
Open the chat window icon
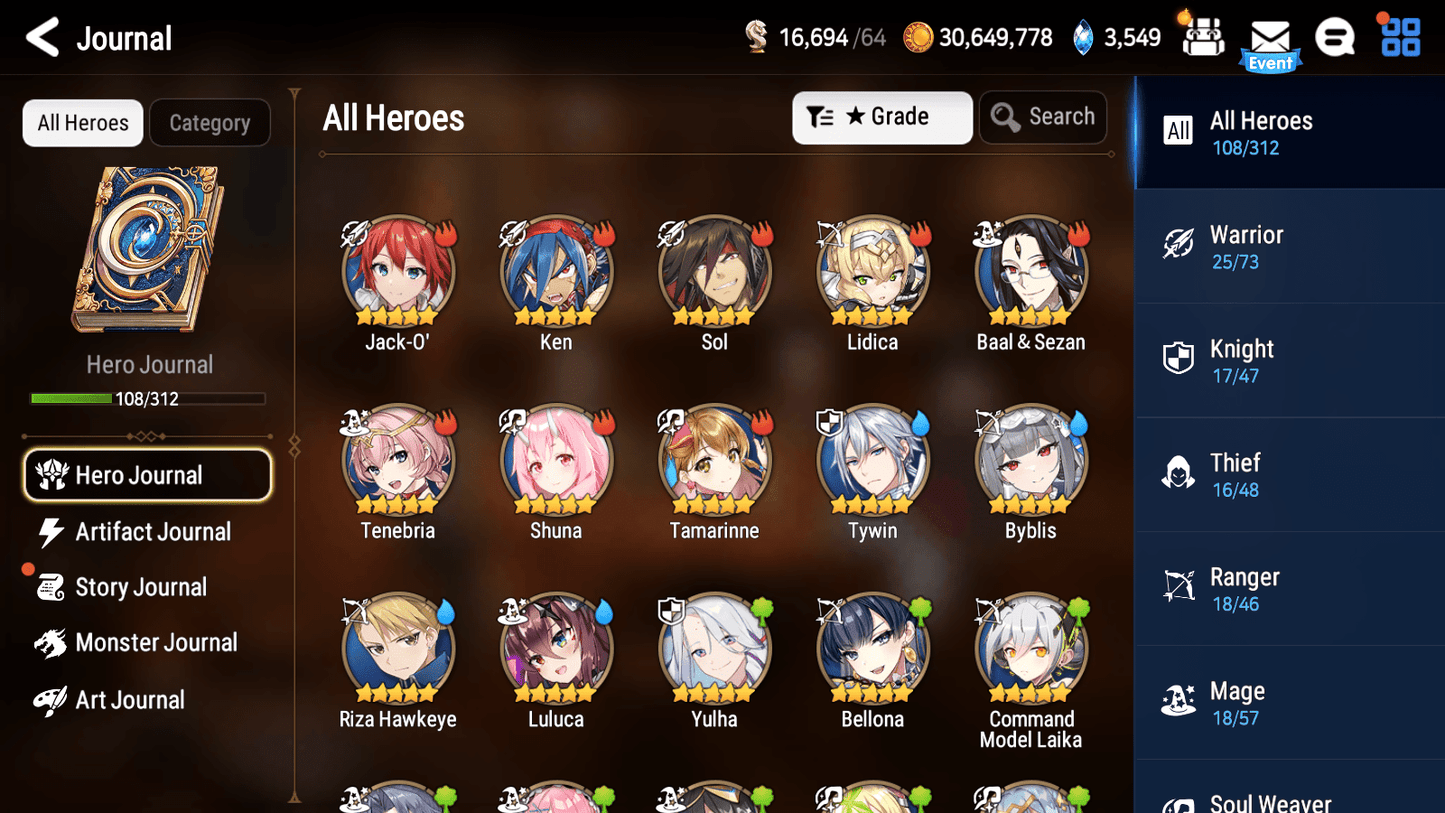point(1335,36)
